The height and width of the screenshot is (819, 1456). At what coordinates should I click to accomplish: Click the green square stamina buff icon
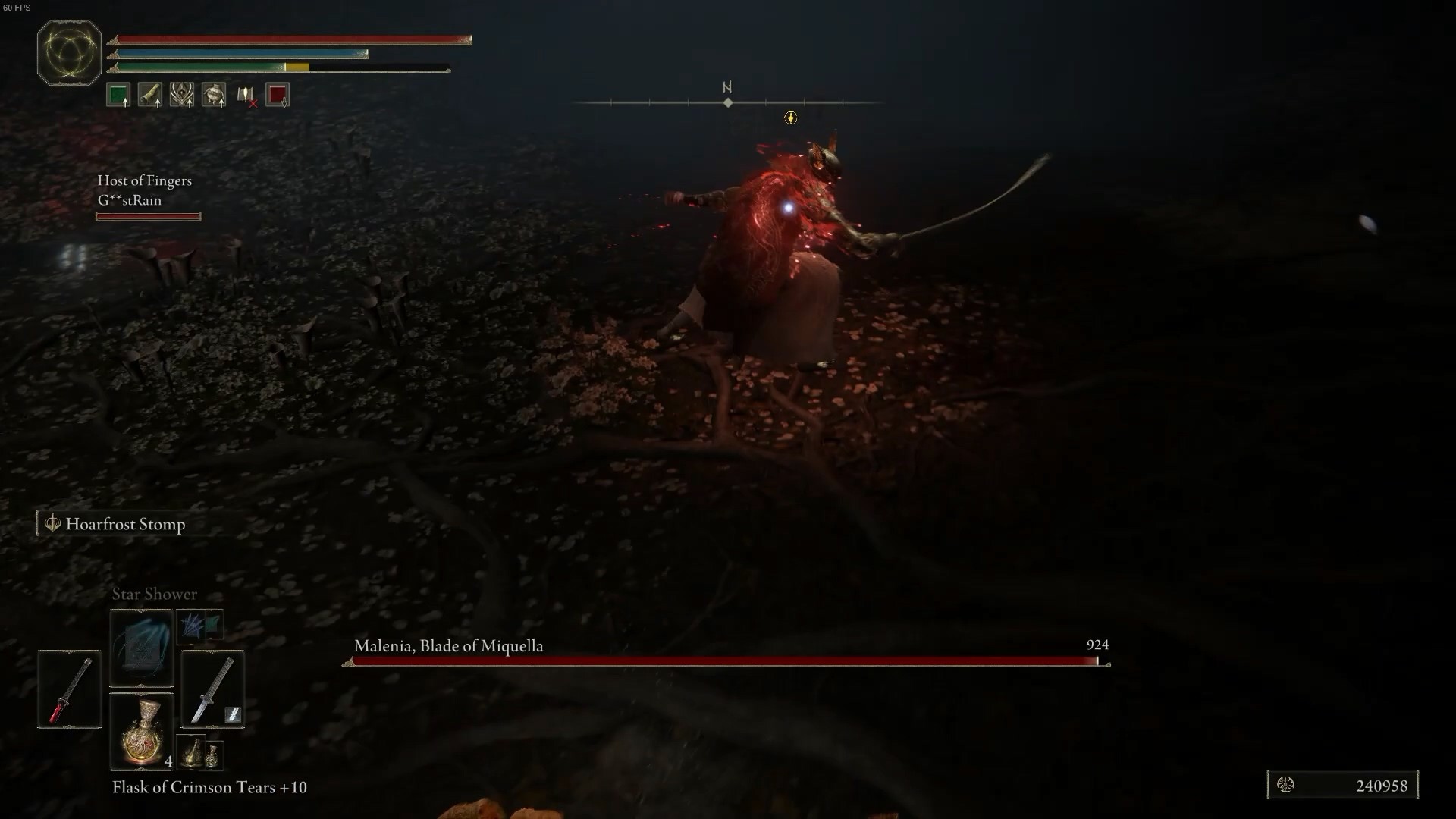pyautogui.click(x=118, y=95)
